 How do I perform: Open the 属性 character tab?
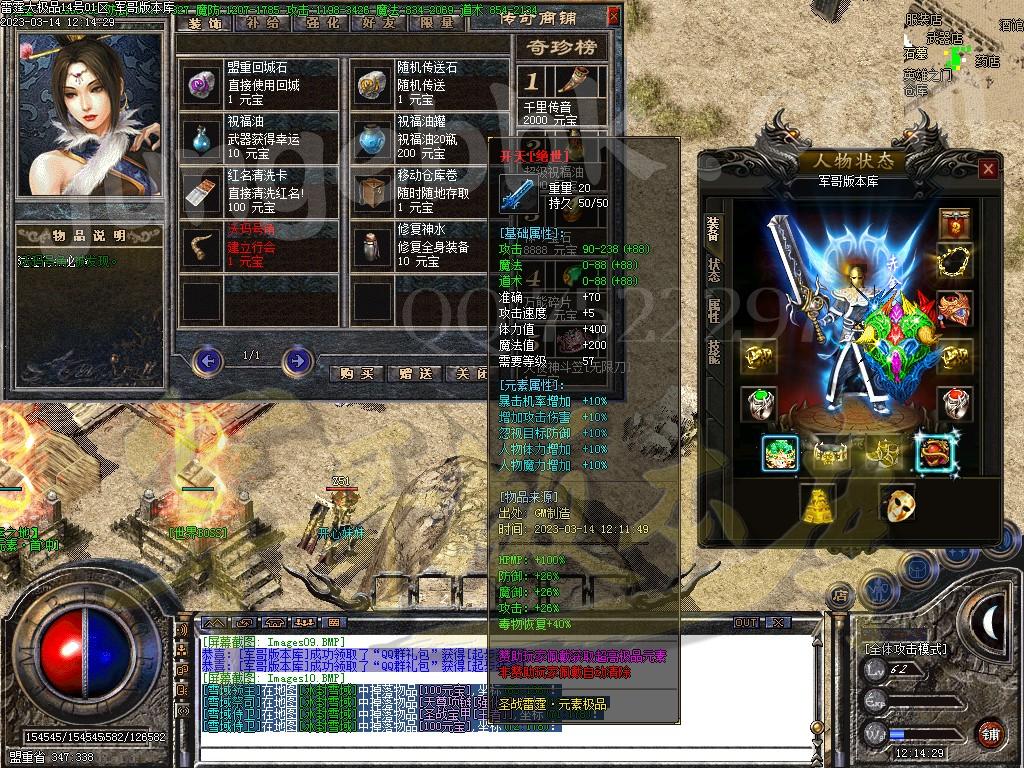(x=714, y=311)
